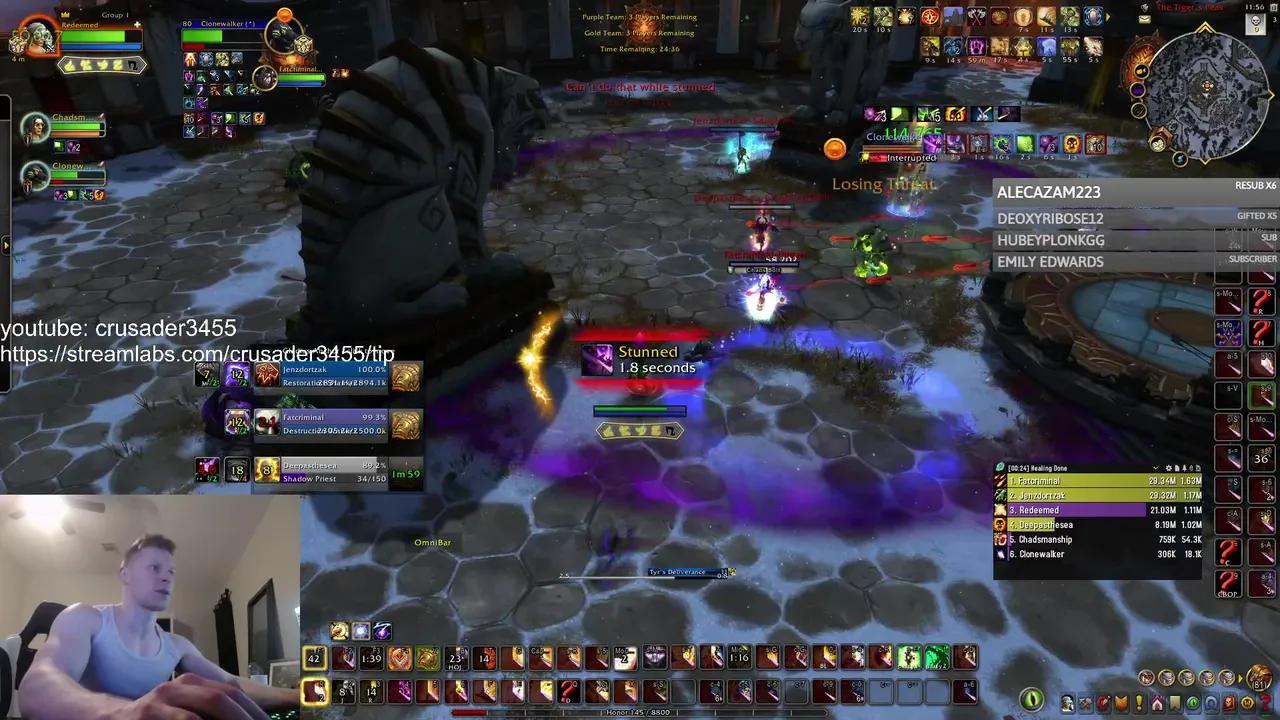Click the green checkmark on the Healing Done bar
Screen dimensions: 1280x720
(1001, 467)
